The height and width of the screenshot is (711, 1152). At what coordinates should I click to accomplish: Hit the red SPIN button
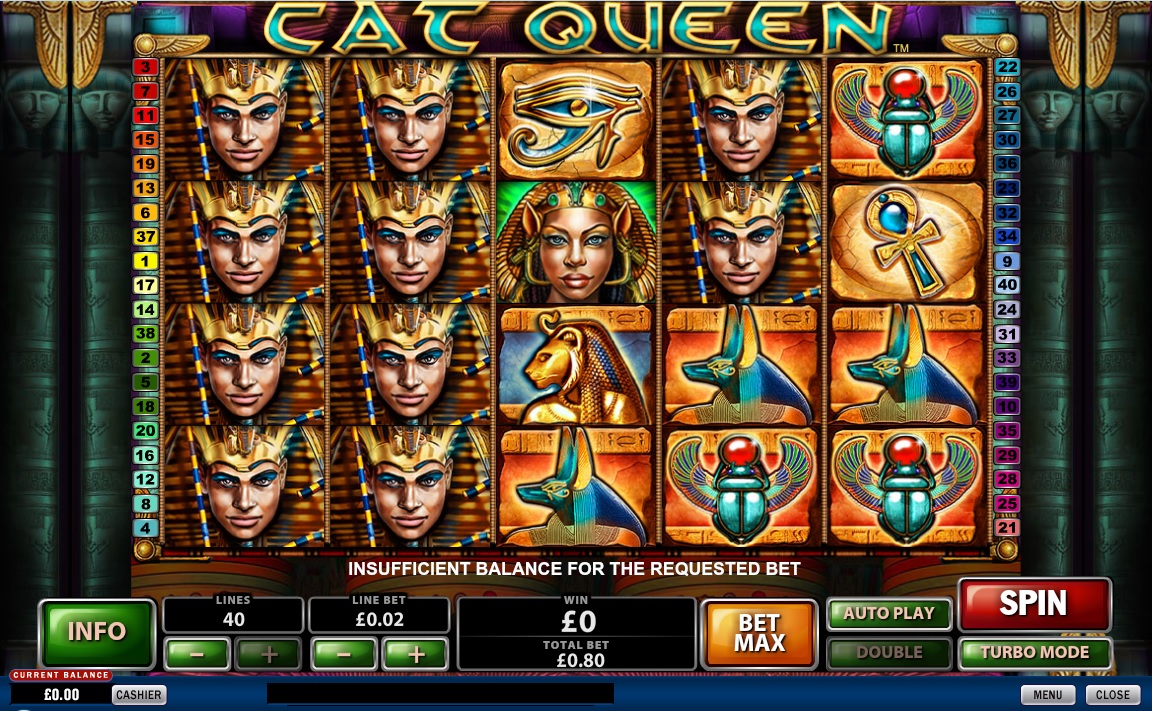[x=1034, y=604]
